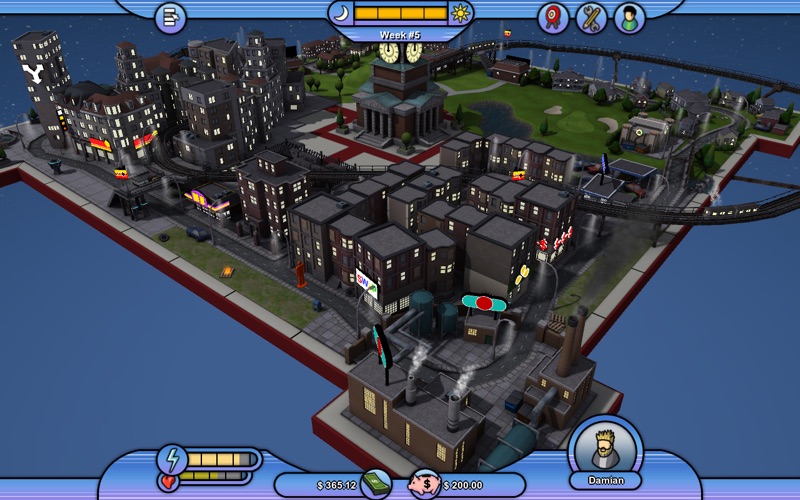Click the green cash stack icon

coord(376,484)
